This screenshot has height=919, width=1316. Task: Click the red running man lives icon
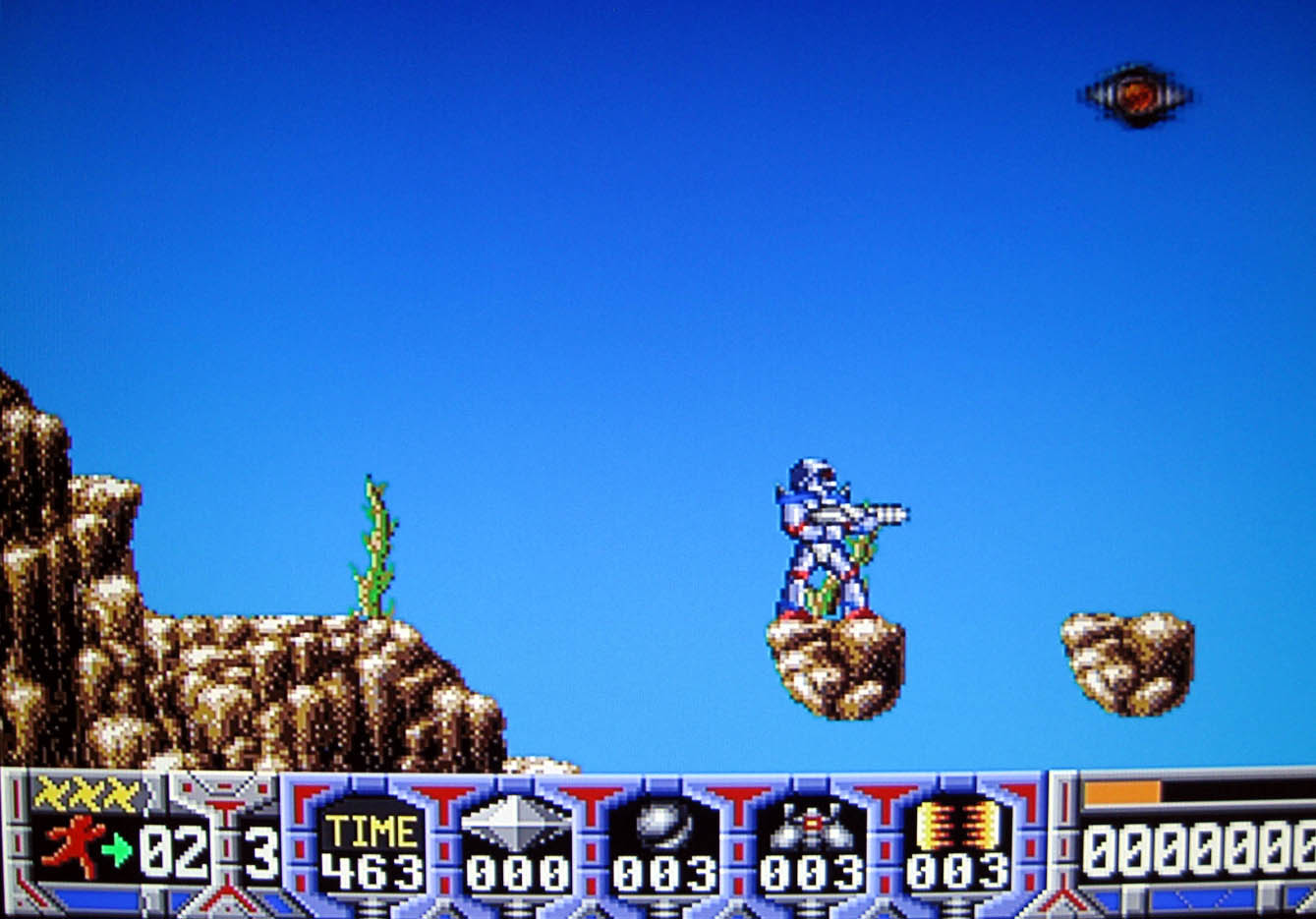tap(74, 846)
